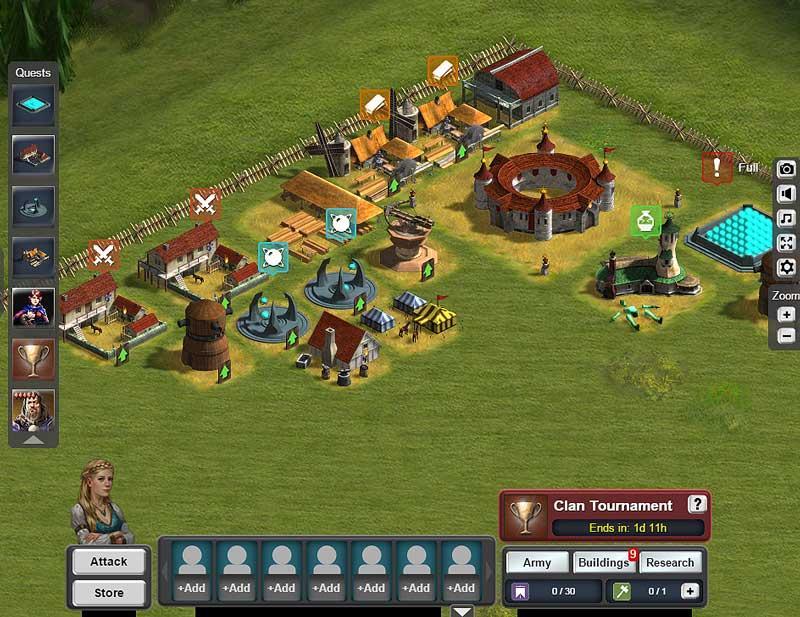This screenshot has height=617, width=800.
Task: Open the Store
Action: pyautogui.click(x=109, y=593)
